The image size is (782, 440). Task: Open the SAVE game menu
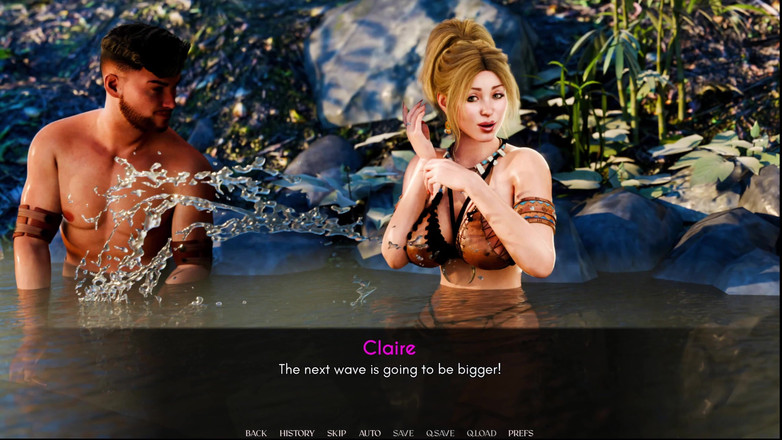[x=403, y=433]
